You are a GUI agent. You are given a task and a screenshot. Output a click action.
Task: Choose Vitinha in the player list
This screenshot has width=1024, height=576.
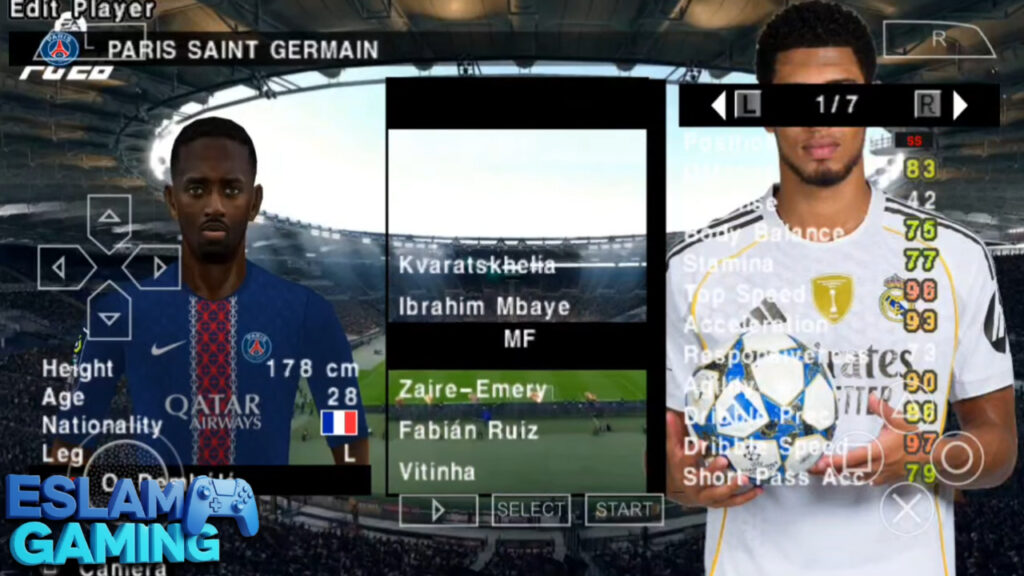(x=437, y=471)
